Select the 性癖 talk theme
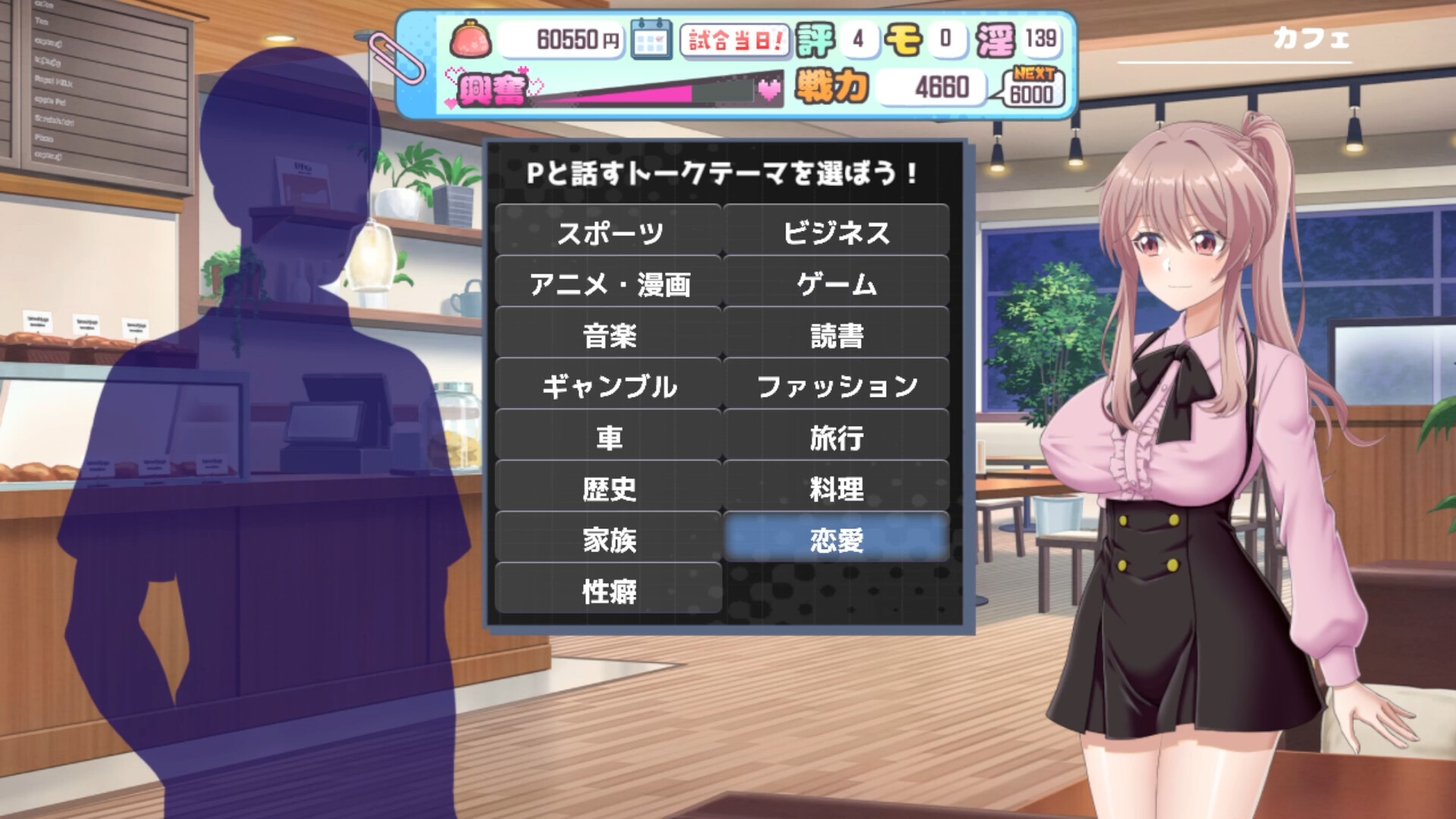 tap(608, 591)
